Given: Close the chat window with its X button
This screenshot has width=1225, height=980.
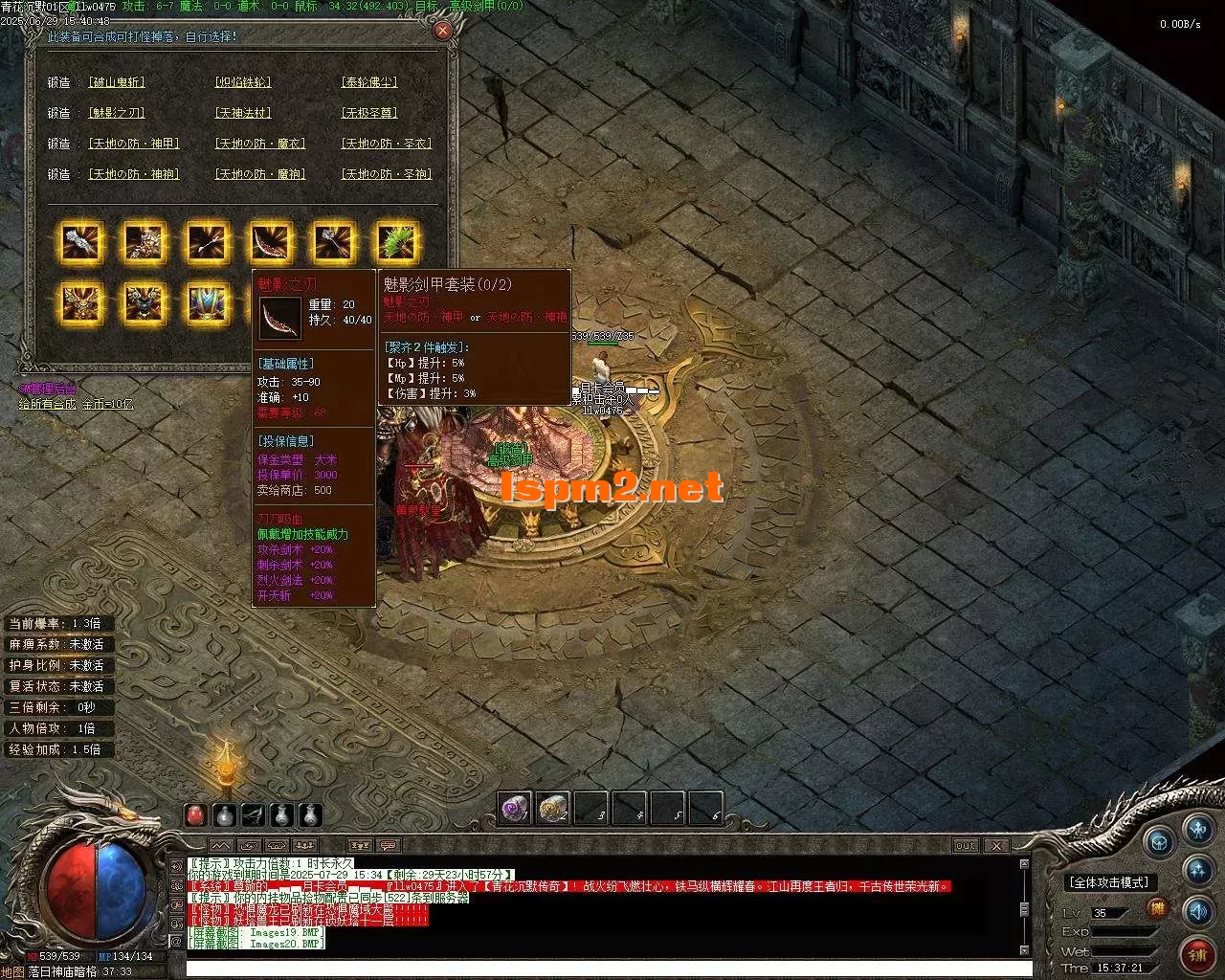Looking at the screenshot, I should point(996,846).
